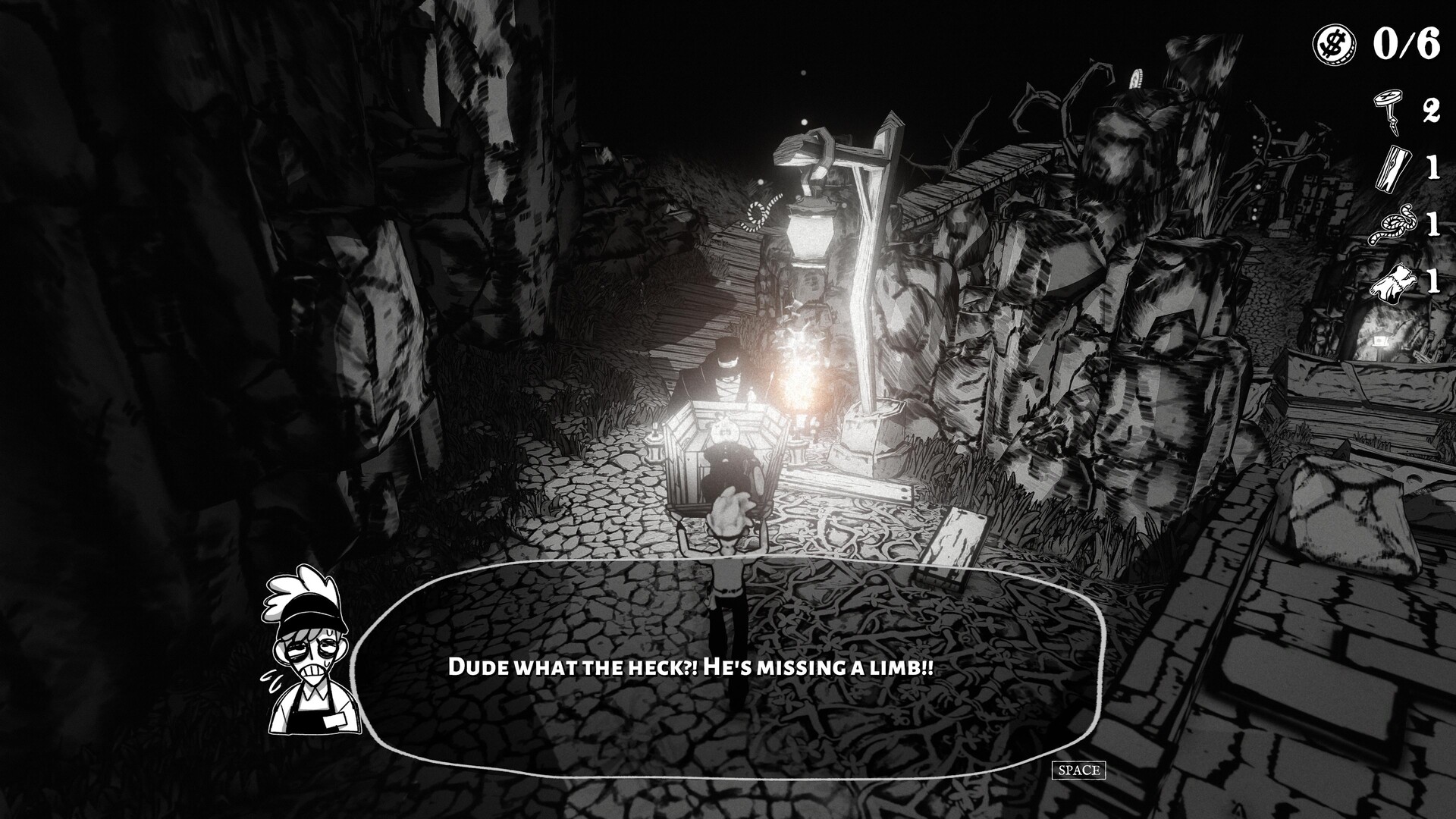
Task: Click the speaker portrait with the cap
Action: coord(306,651)
